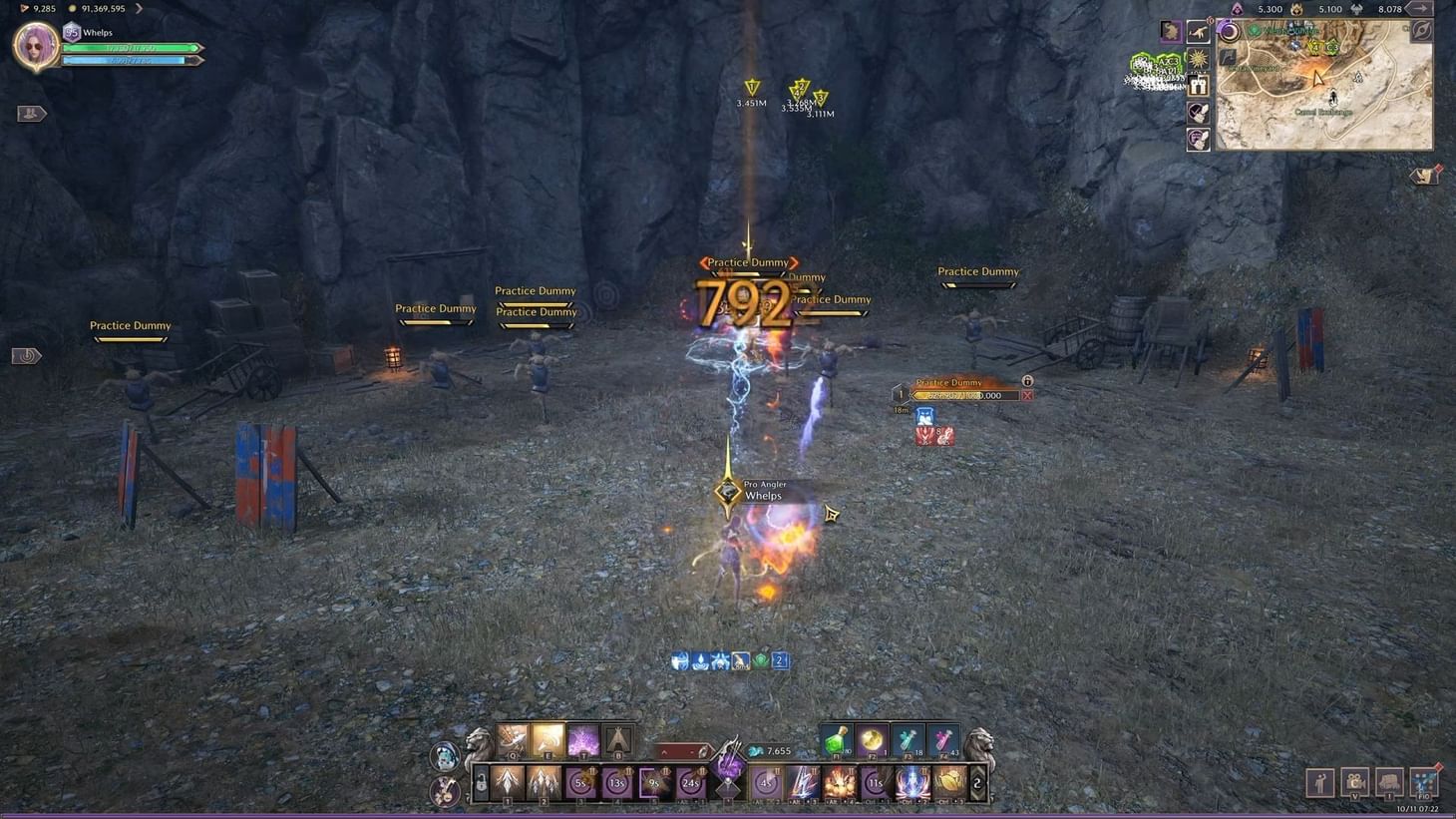1456x819 pixels.
Task: Open the game menu icon in bottom-right corner
Action: click(1424, 784)
